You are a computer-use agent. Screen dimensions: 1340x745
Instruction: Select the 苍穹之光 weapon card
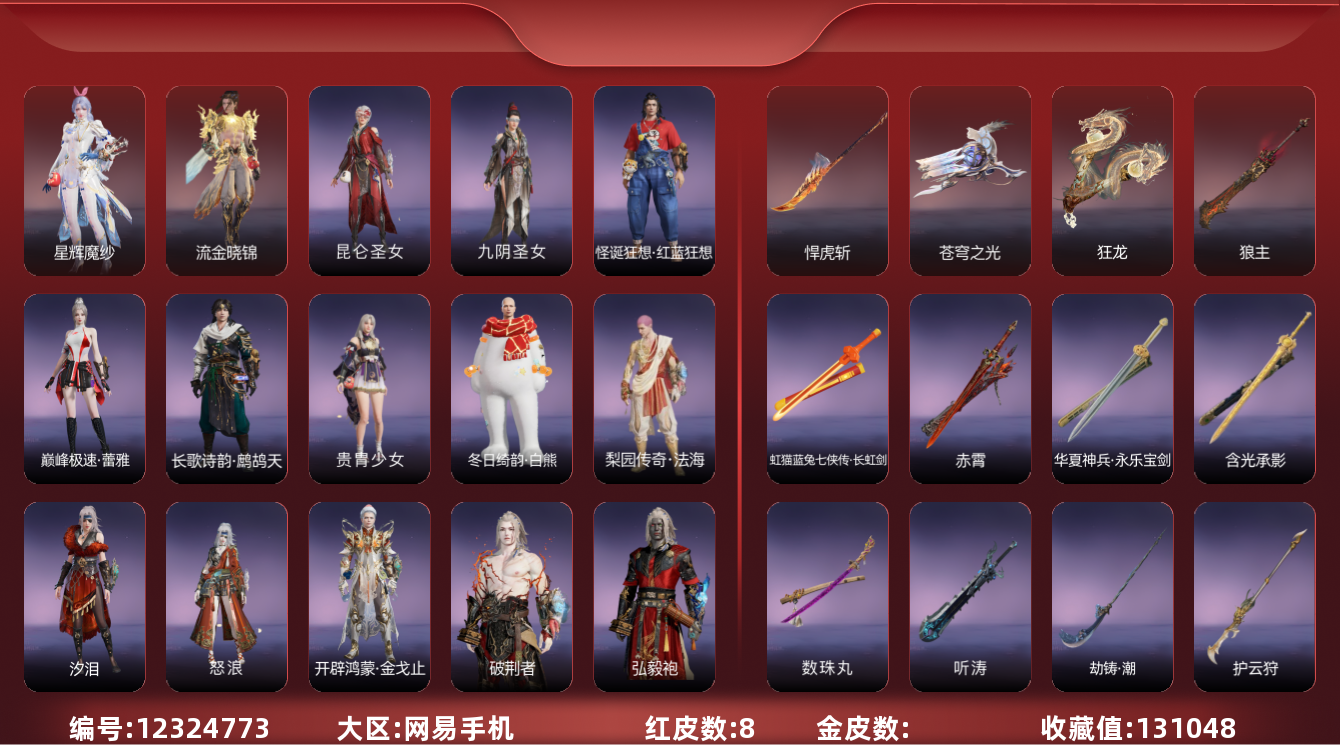(969, 180)
